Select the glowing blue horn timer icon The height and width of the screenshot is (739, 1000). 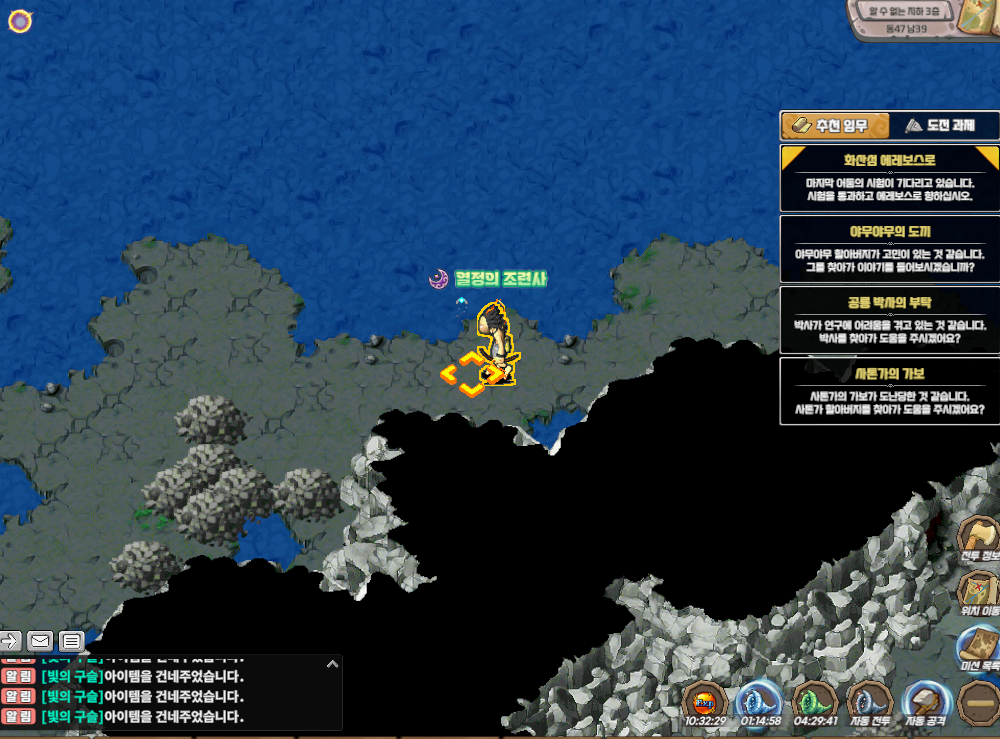click(759, 701)
